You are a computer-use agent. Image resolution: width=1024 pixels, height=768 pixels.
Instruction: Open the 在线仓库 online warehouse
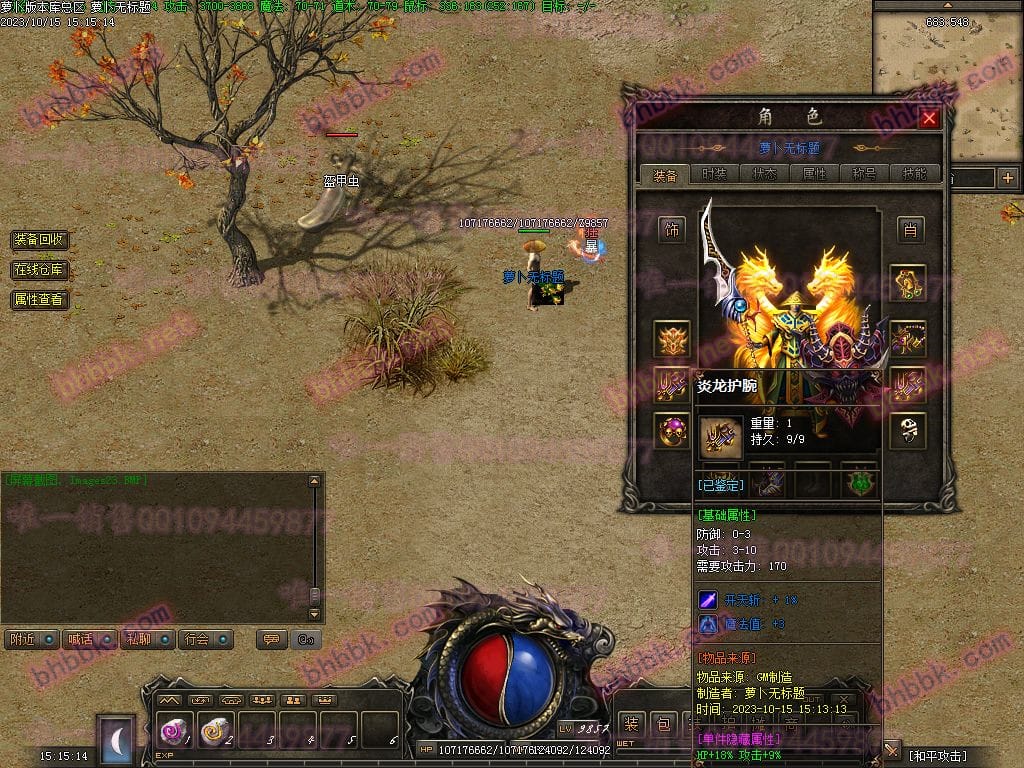[40, 270]
